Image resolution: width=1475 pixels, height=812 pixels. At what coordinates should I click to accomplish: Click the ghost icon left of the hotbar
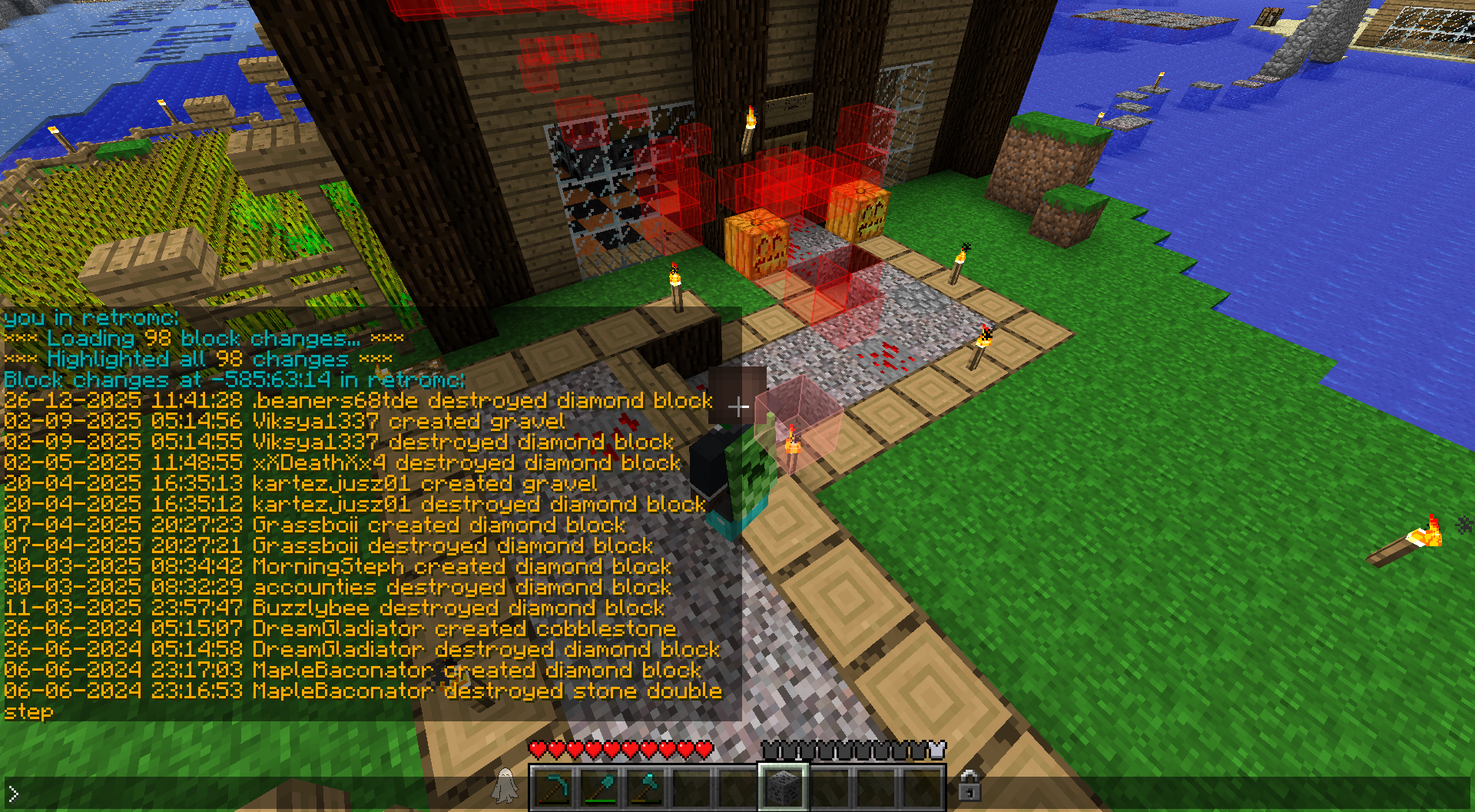click(x=505, y=785)
